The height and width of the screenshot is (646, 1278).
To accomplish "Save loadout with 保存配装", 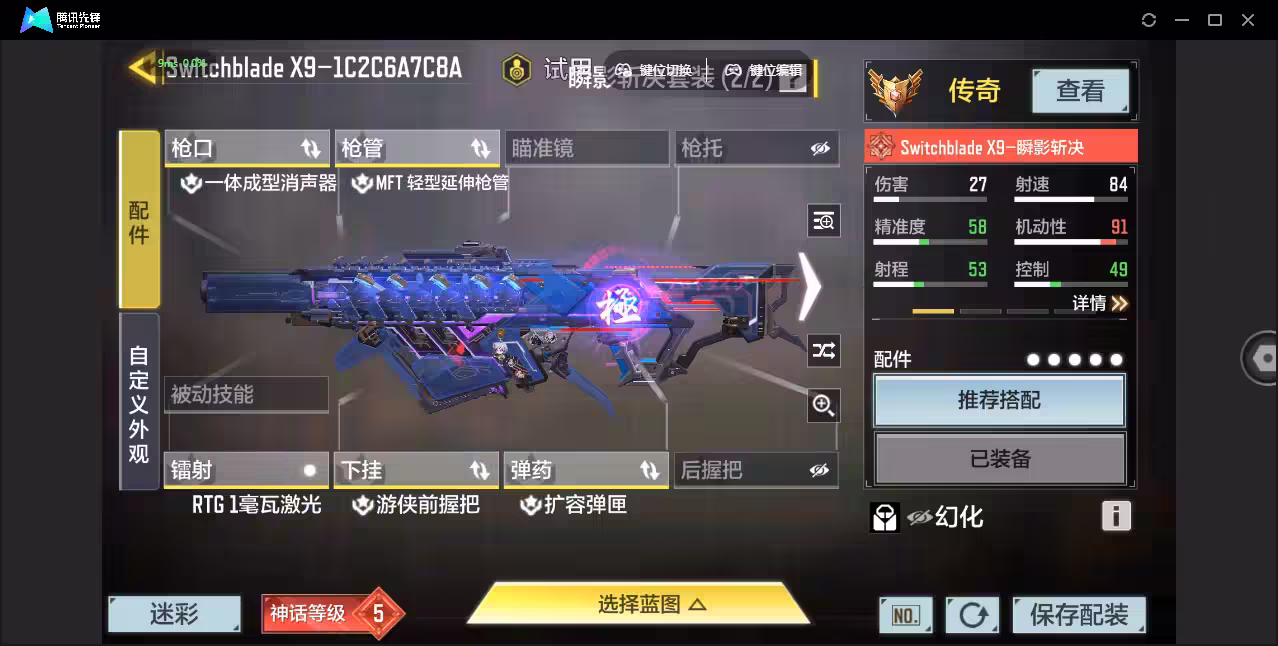I will 1078,615.
